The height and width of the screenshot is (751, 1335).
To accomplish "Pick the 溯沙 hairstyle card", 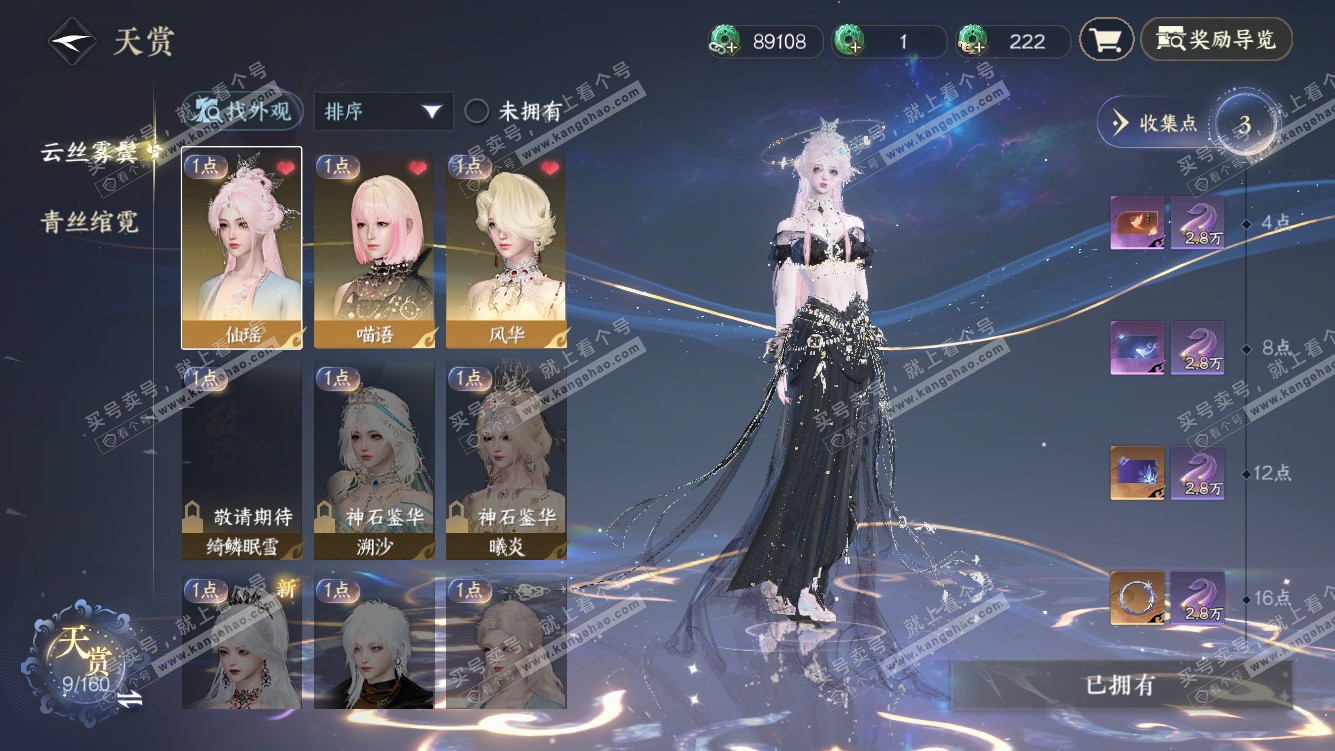I will [374, 461].
